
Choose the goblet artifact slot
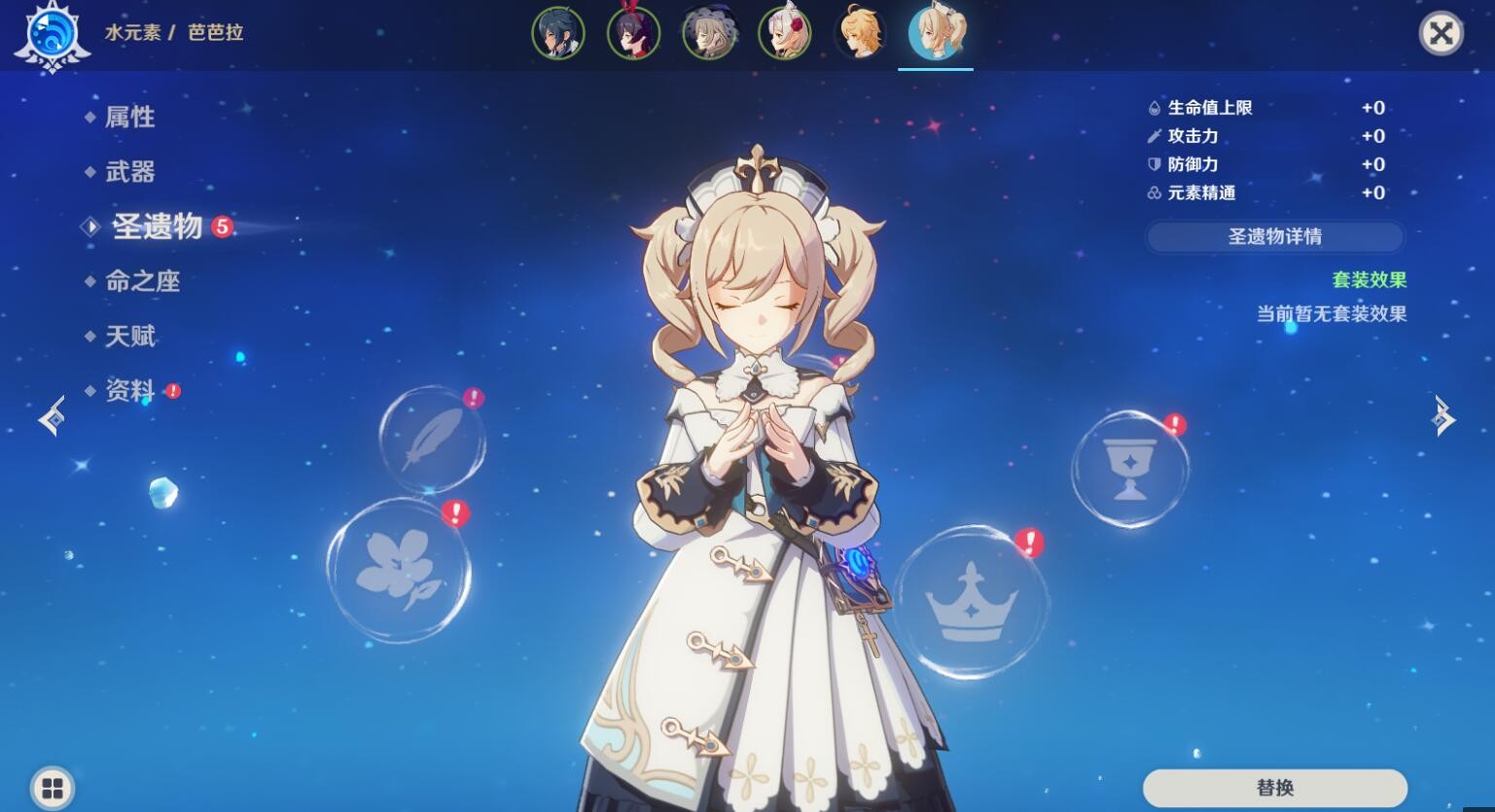(x=1129, y=469)
